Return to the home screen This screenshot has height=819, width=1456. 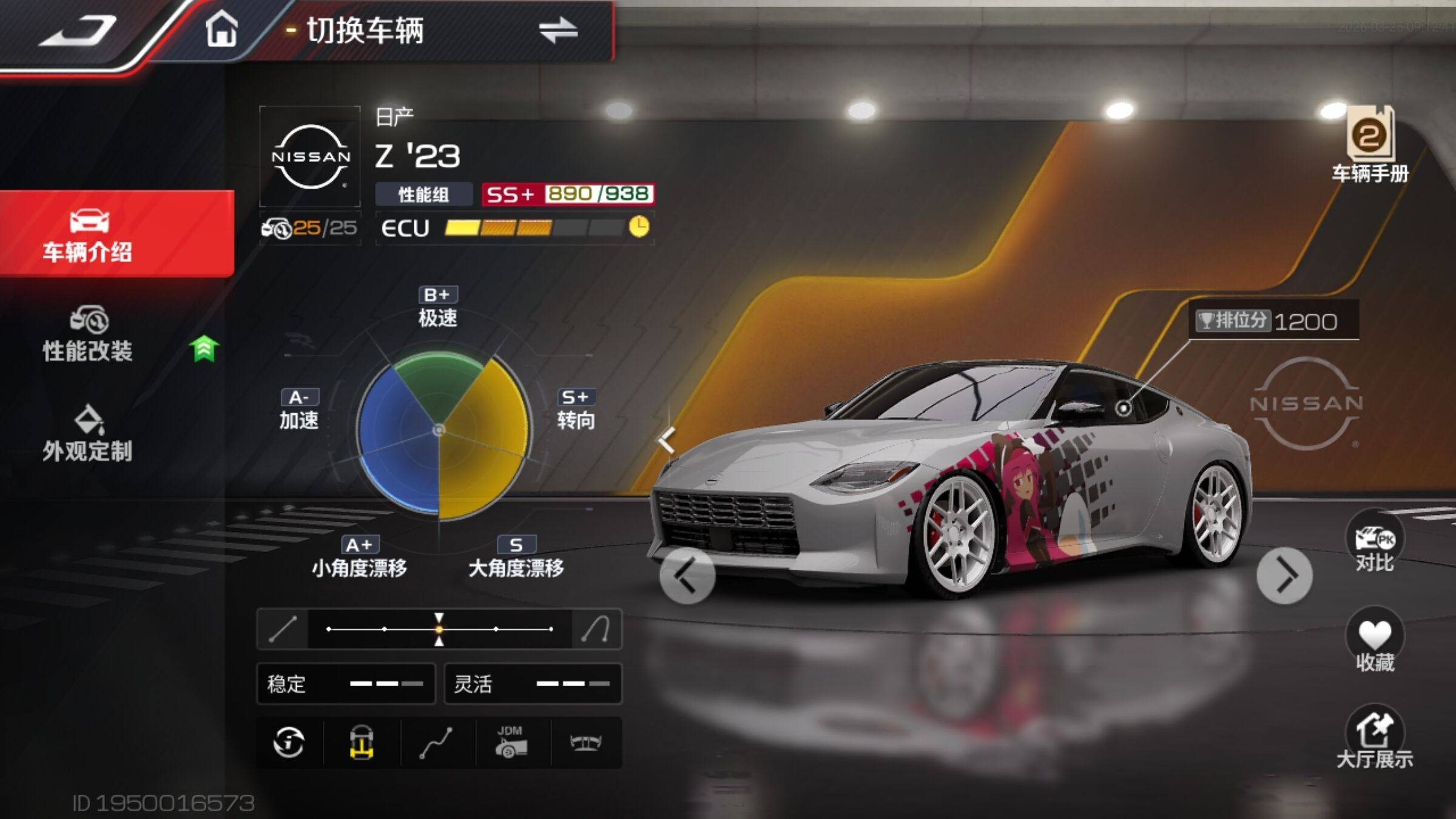pyautogui.click(x=221, y=29)
